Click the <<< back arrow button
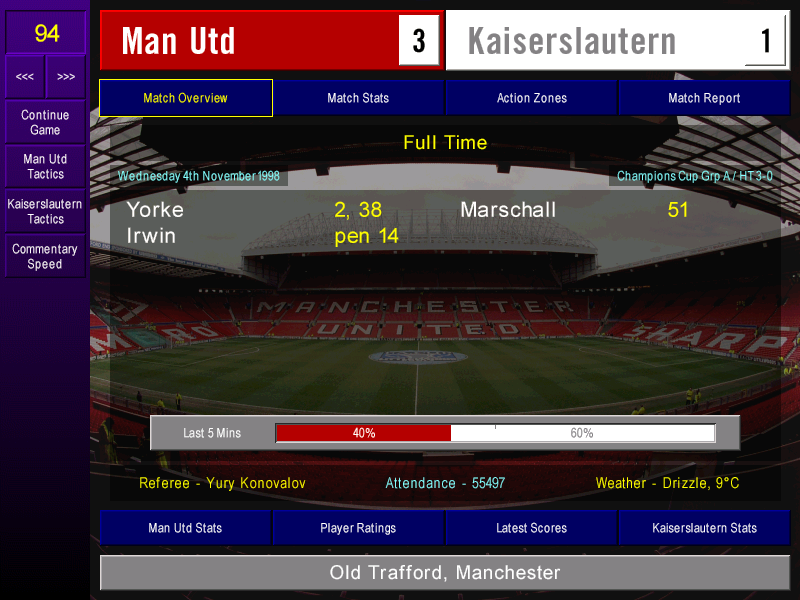The height and width of the screenshot is (600, 800). 25,77
